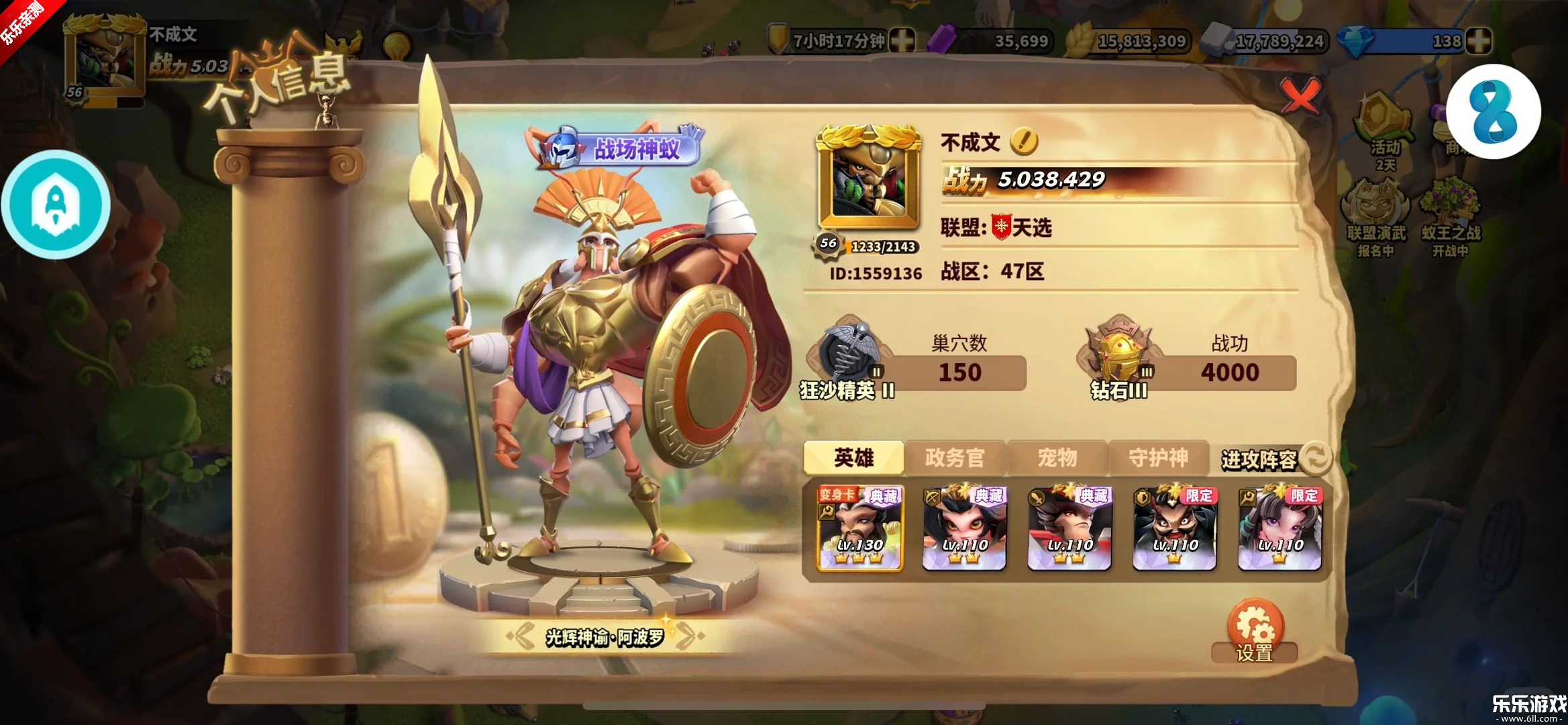Switch to the 英雄 tab
The image size is (1568, 725).
point(853,458)
